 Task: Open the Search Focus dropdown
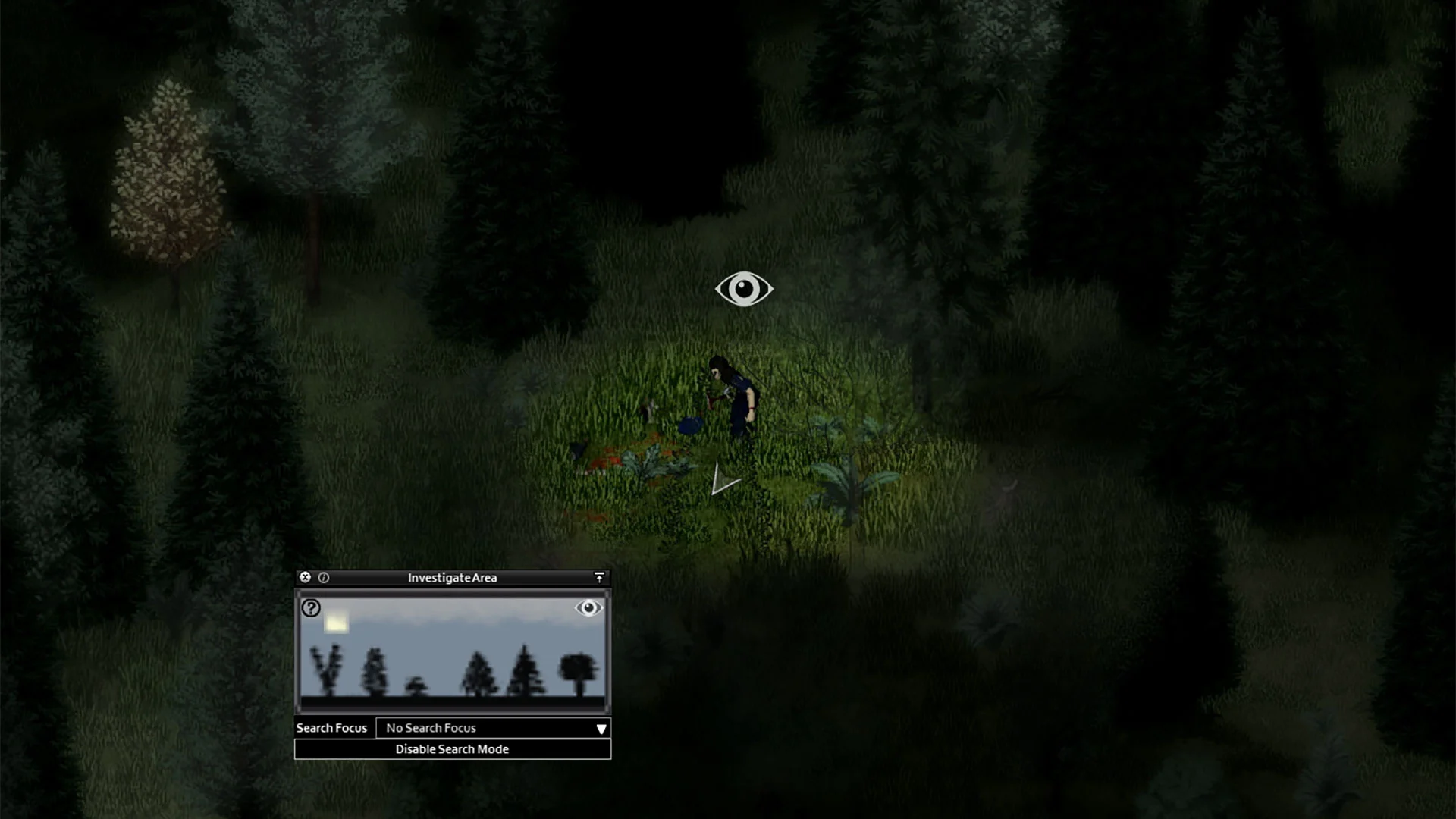click(493, 728)
